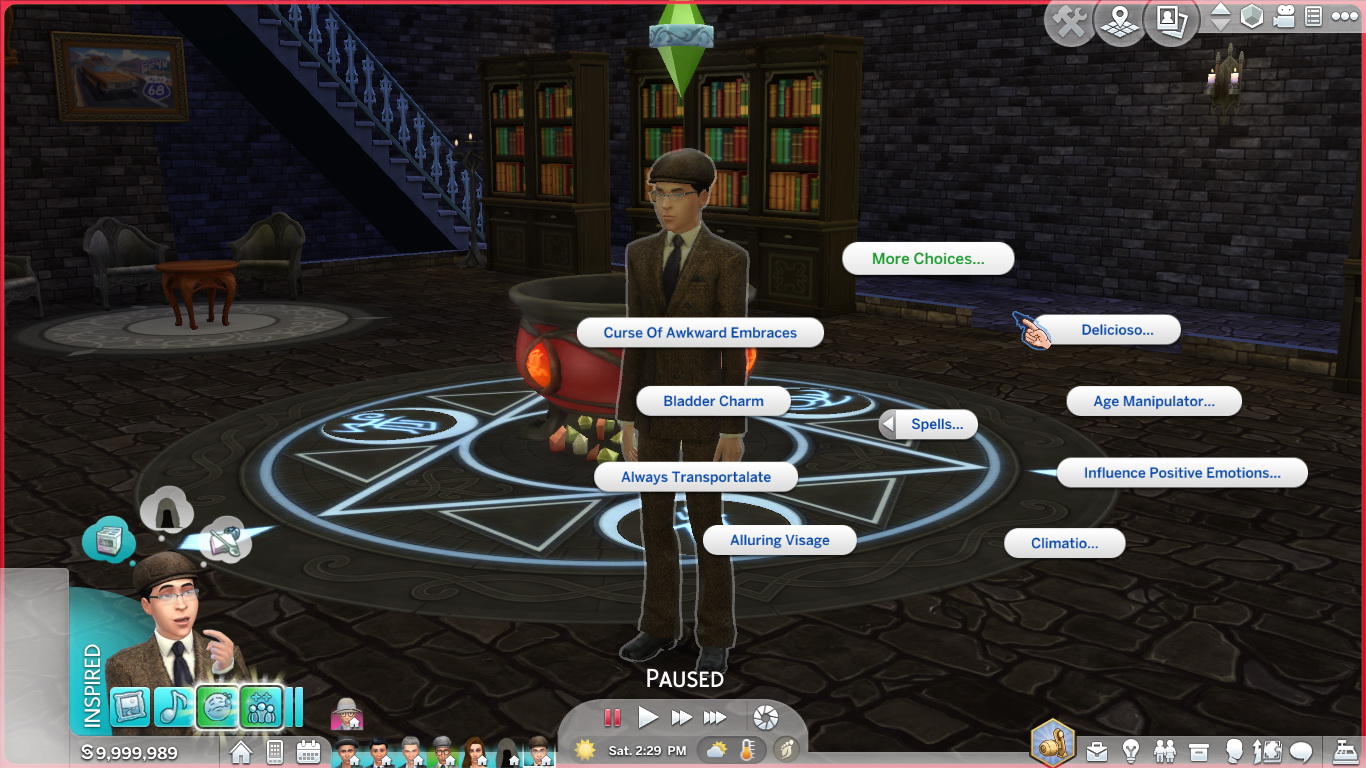Choose Always Transportalate
The width and height of the screenshot is (1366, 768).
(x=696, y=477)
